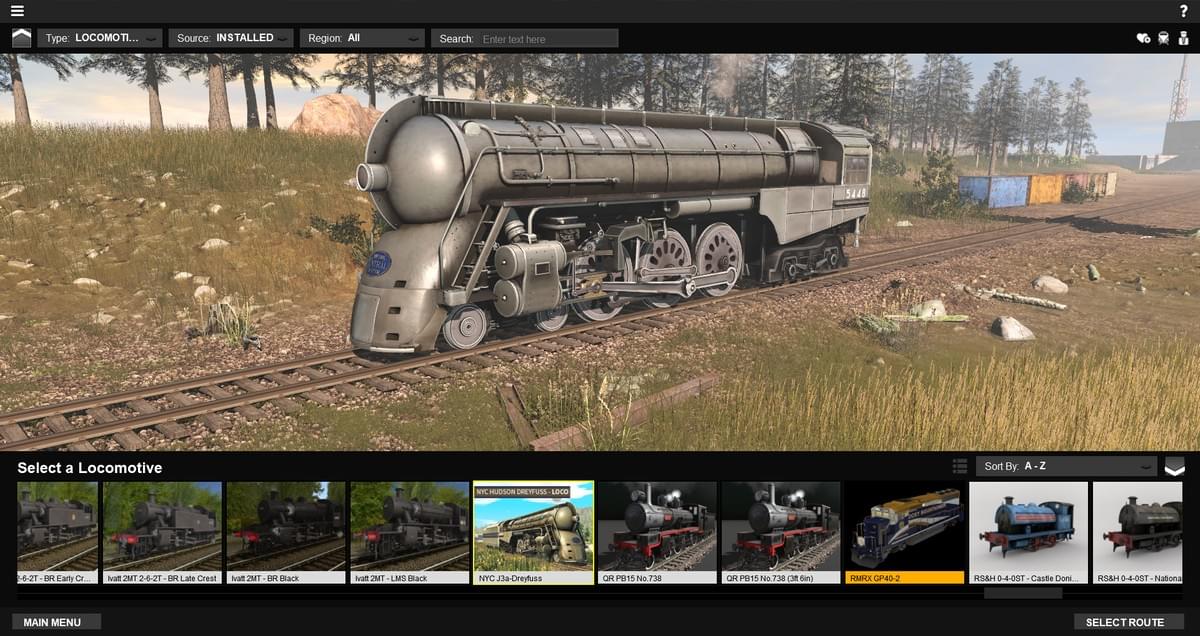
Task: Return to the Main Menu
Action: pos(57,622)
